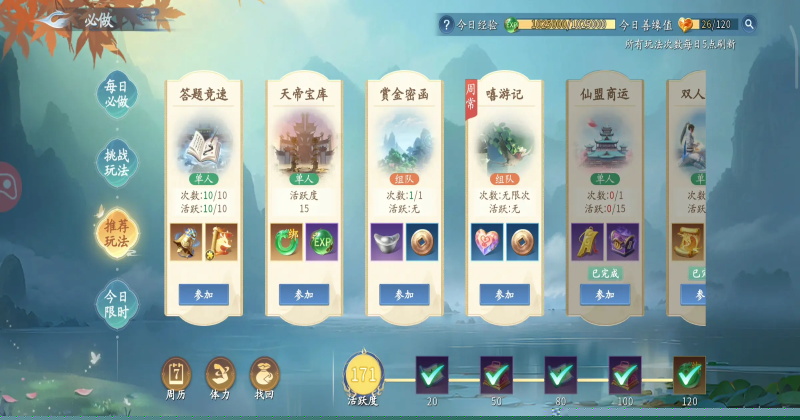Screen dimensions: 800x420
Task: Open the 挑战玩法 tab
Action: point(117,163)
